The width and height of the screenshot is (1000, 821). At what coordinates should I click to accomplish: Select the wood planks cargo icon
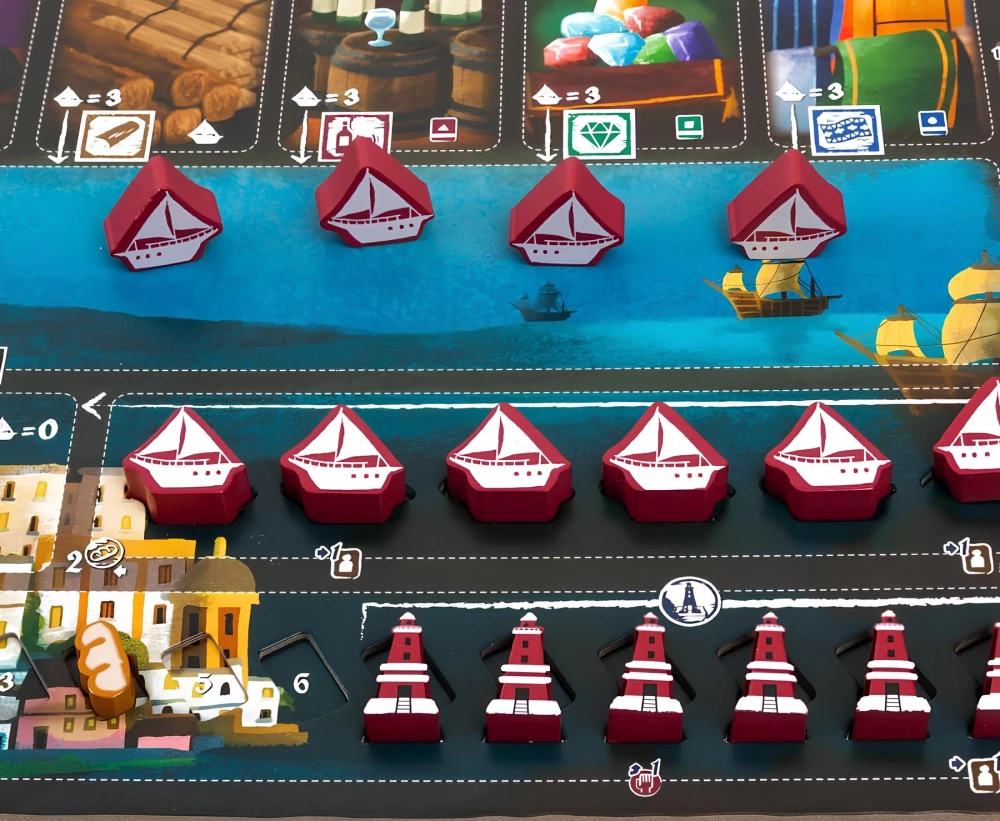tap(115, 135)
